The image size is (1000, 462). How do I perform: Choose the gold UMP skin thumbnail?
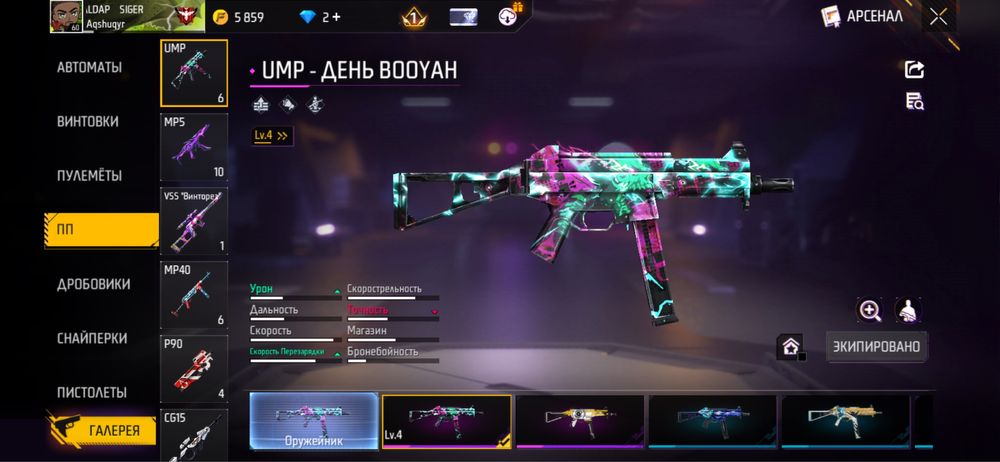(579, 420)
